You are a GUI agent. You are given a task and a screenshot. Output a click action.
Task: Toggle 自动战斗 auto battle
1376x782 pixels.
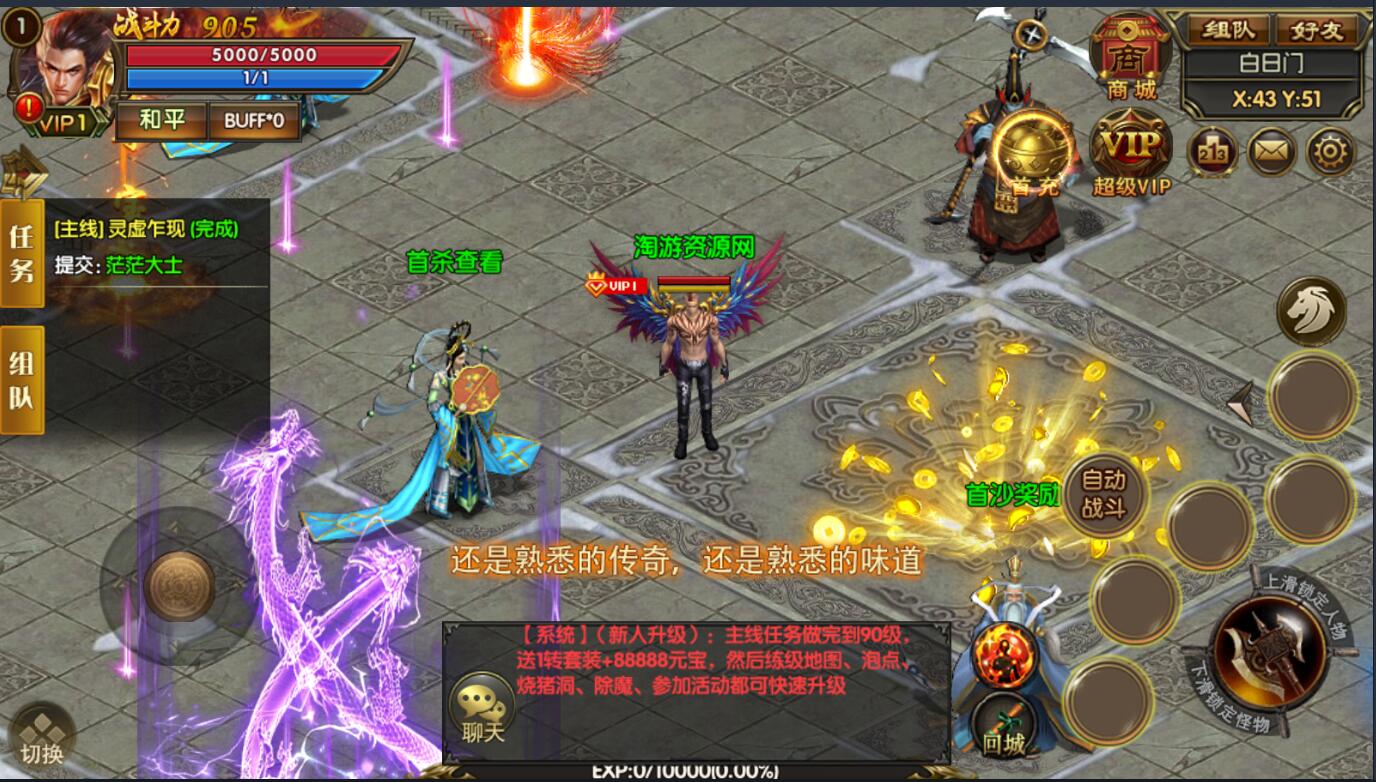tap(1103, 494)
